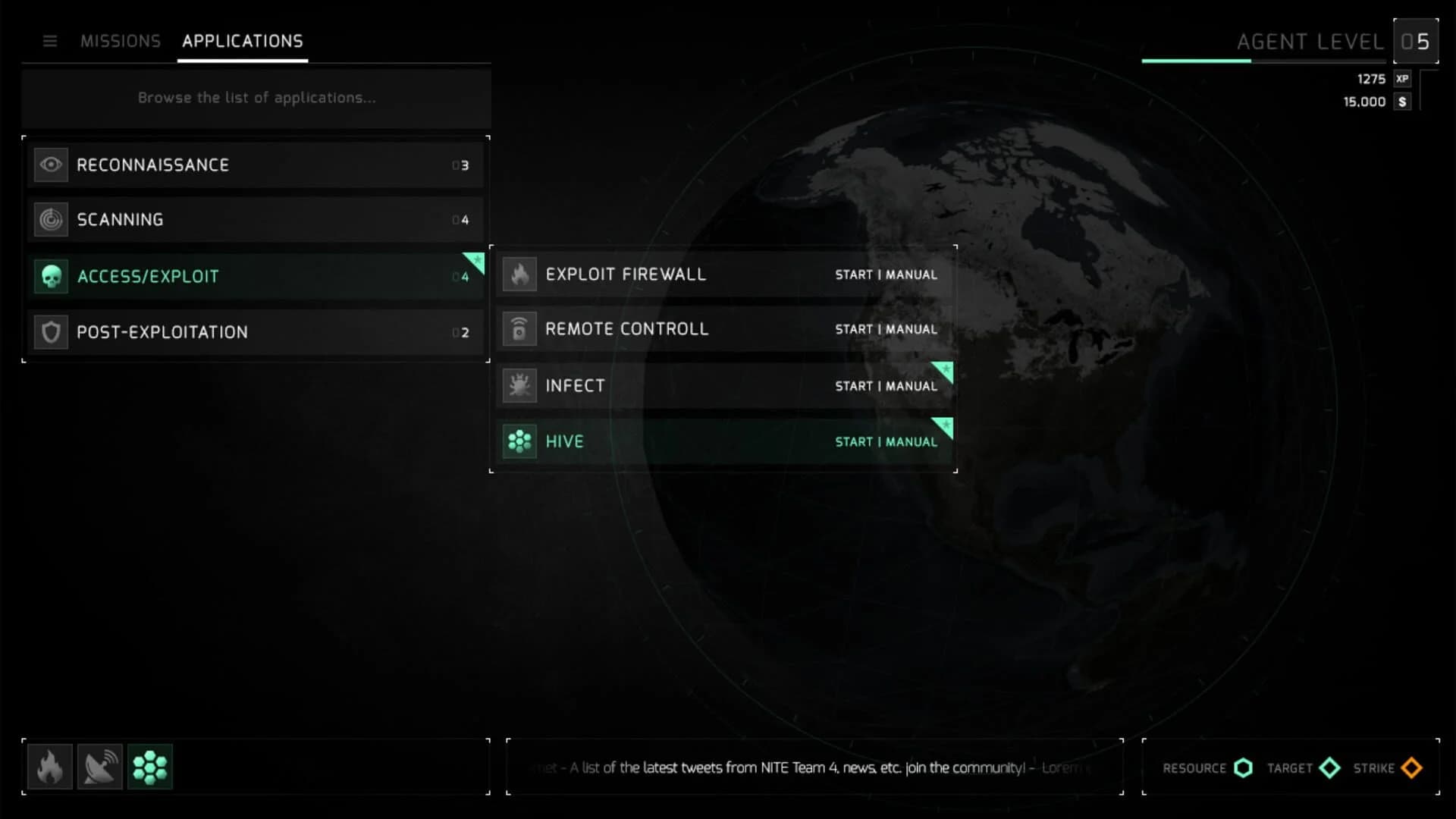Start the Exploit Firewall application manually

886,275
